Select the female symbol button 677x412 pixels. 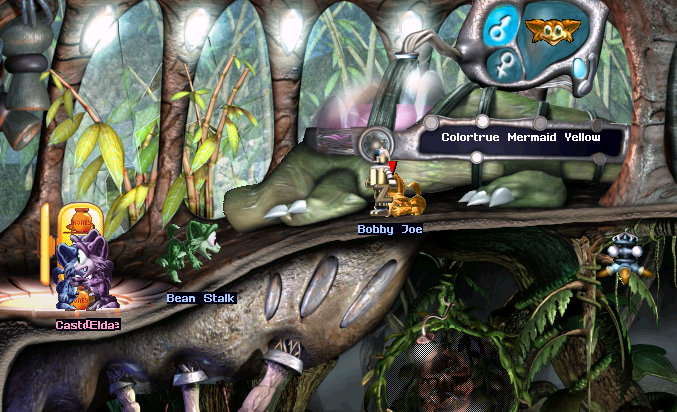pyautogui.click(x=503, y=67)
